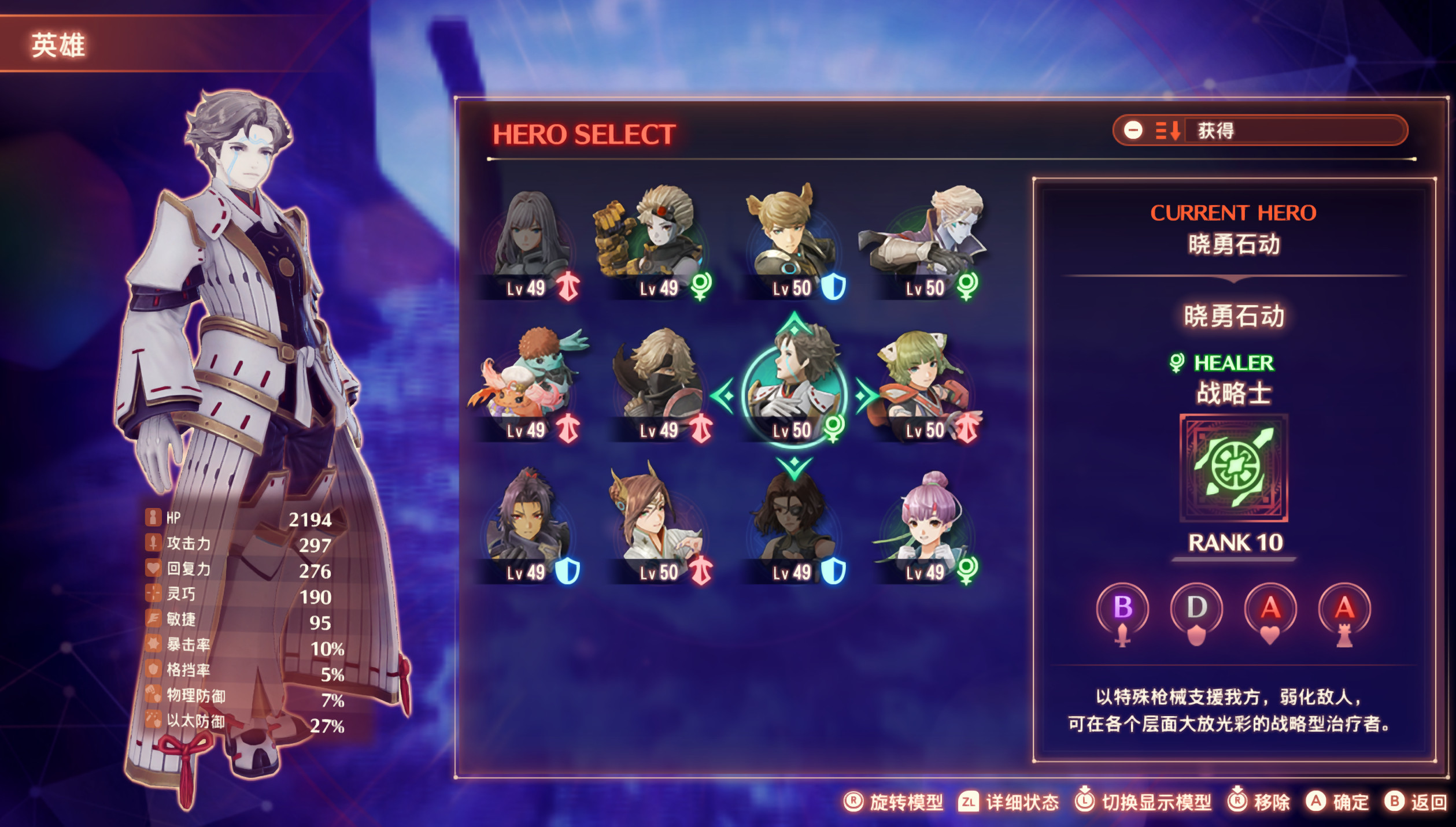Click the 战略士 class emblem icon

tap(1233, 468)
